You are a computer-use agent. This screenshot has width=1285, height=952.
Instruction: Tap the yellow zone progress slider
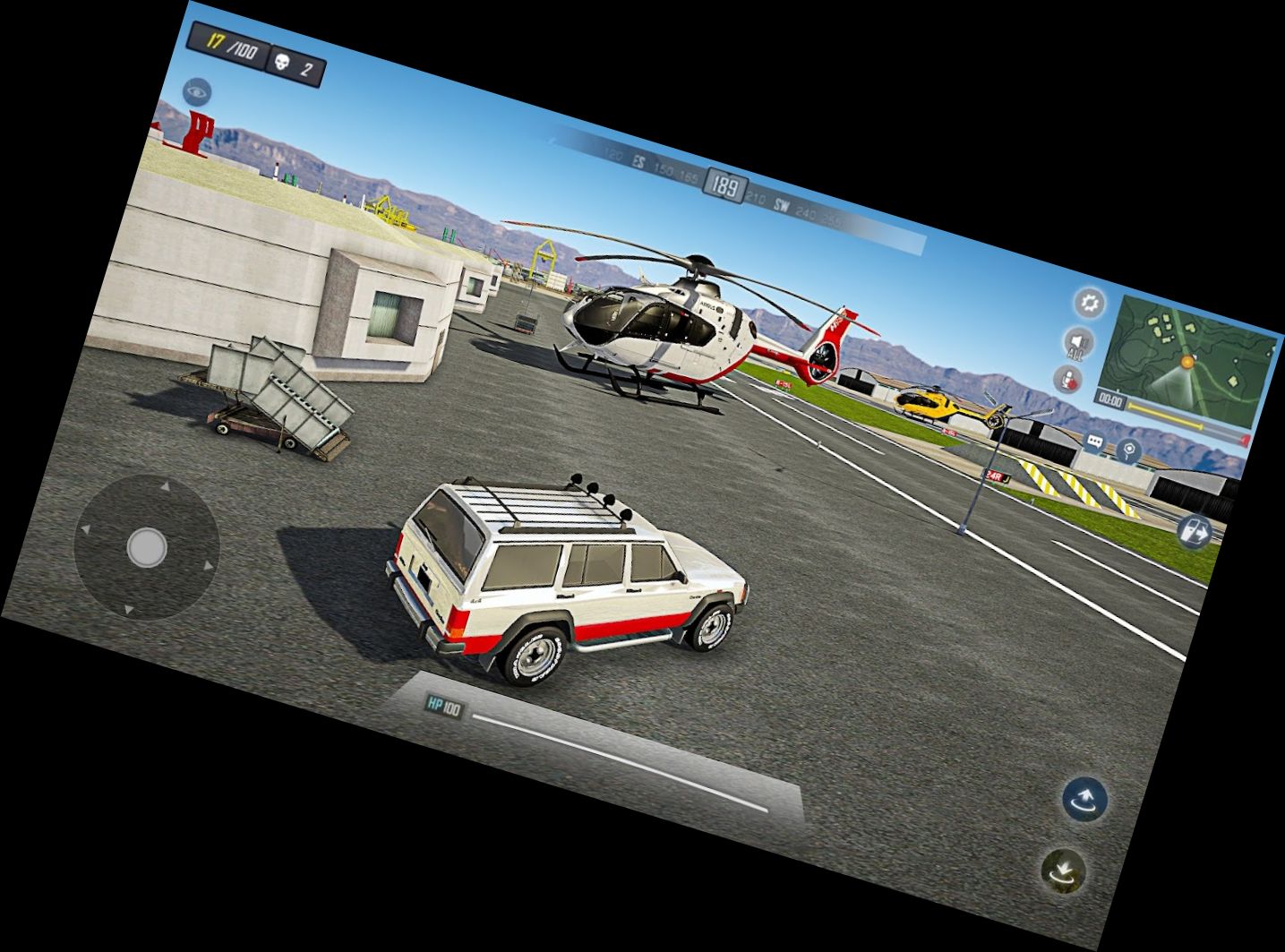(x=1164, y=416)
